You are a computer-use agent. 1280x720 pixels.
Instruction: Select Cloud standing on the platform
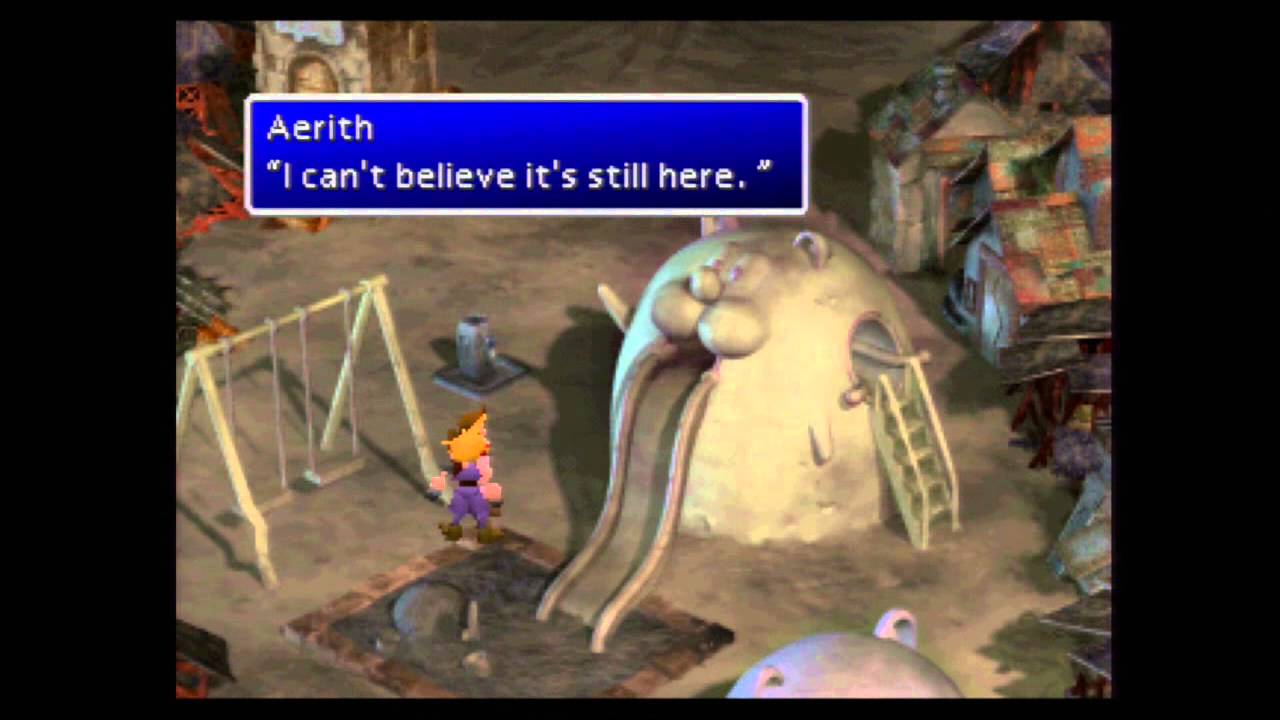[470, 470]
